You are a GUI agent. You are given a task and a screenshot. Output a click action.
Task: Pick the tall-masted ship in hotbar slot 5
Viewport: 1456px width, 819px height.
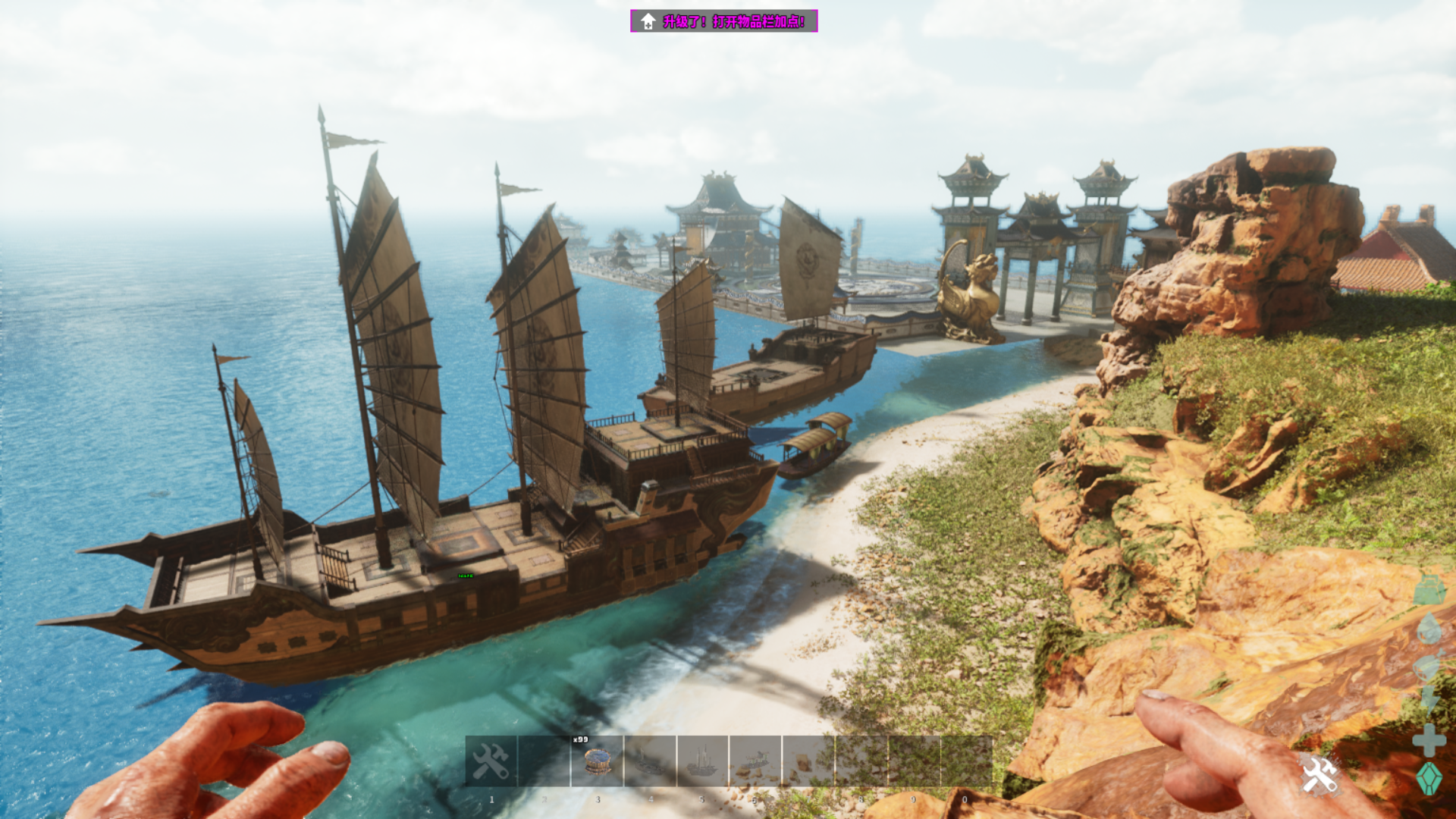[x=702, y=761]
